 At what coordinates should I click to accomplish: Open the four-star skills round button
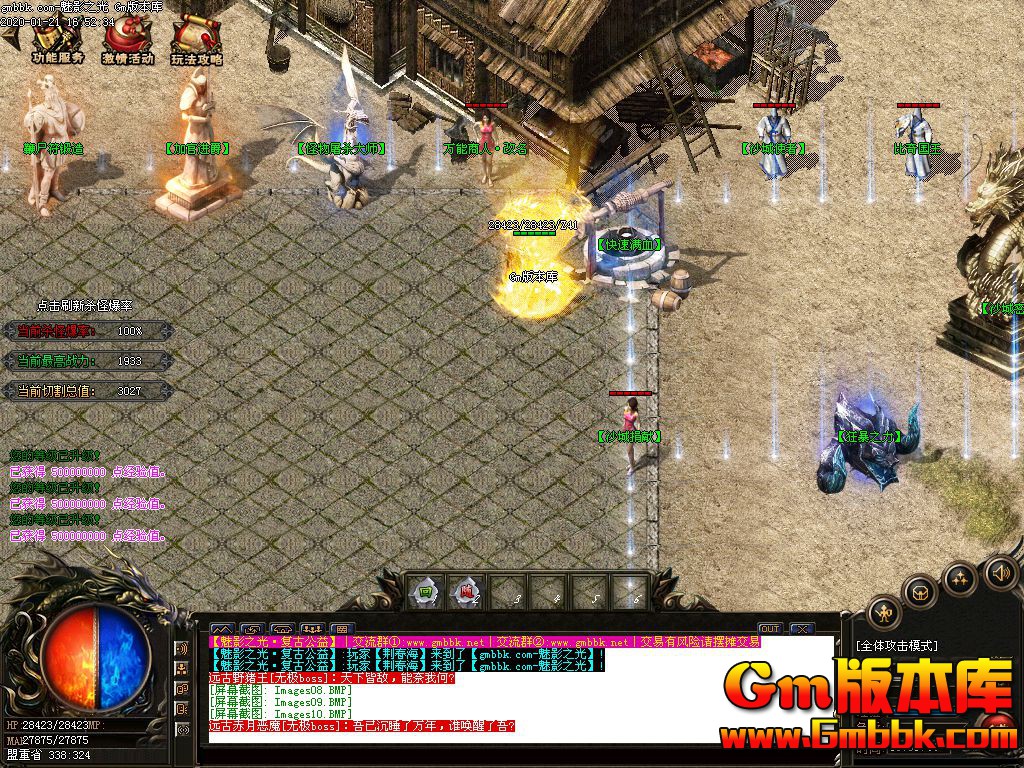pyautogui.click(x=960, y=578)
